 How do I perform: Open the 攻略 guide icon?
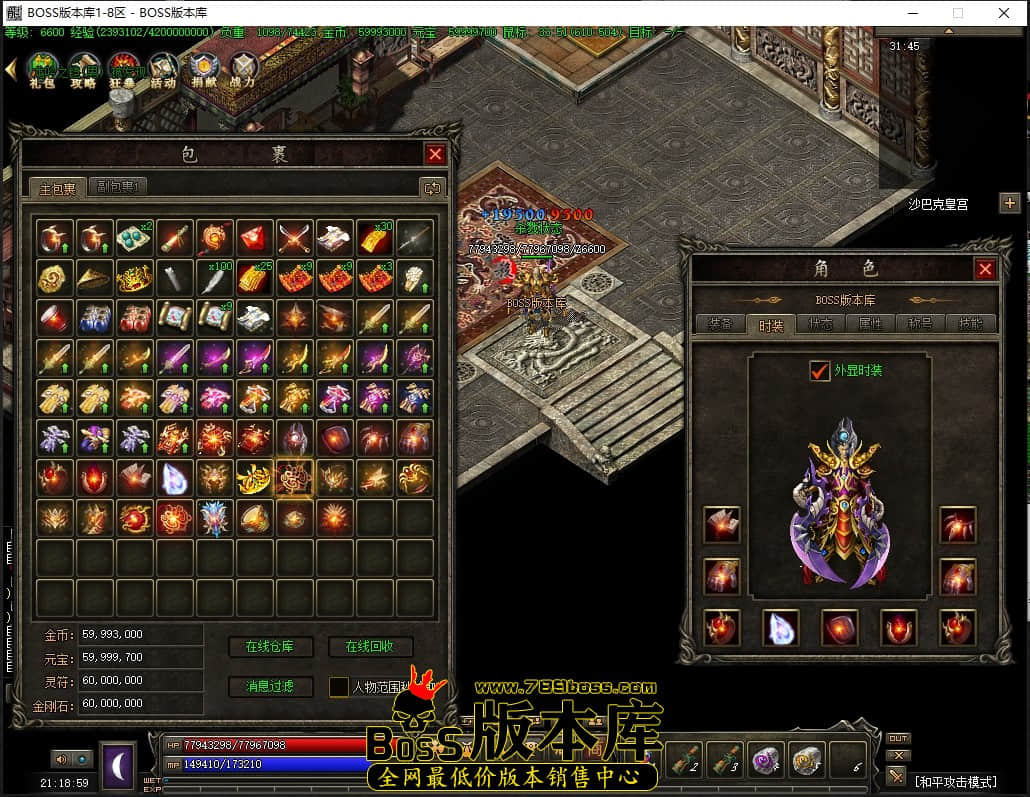(82, 72)
